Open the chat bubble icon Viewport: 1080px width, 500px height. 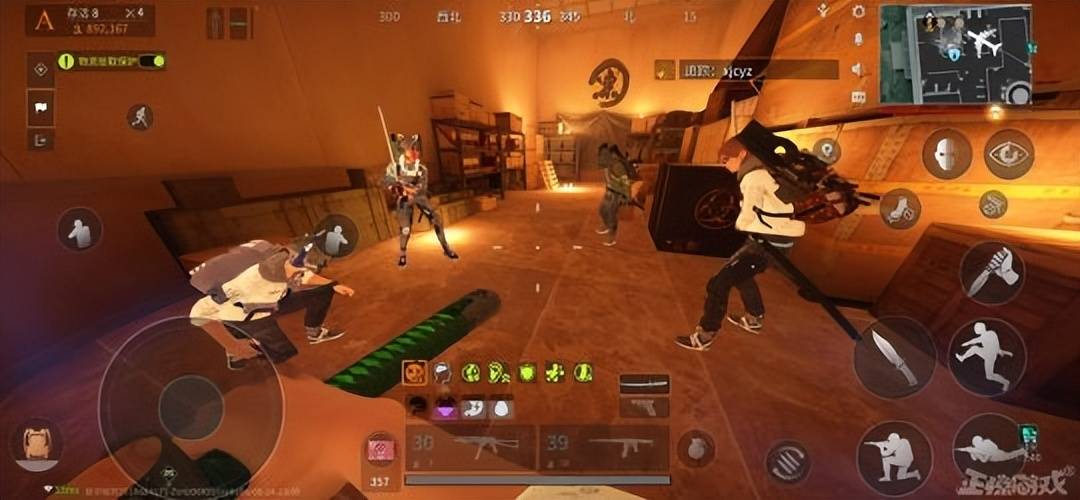[858, 97]
